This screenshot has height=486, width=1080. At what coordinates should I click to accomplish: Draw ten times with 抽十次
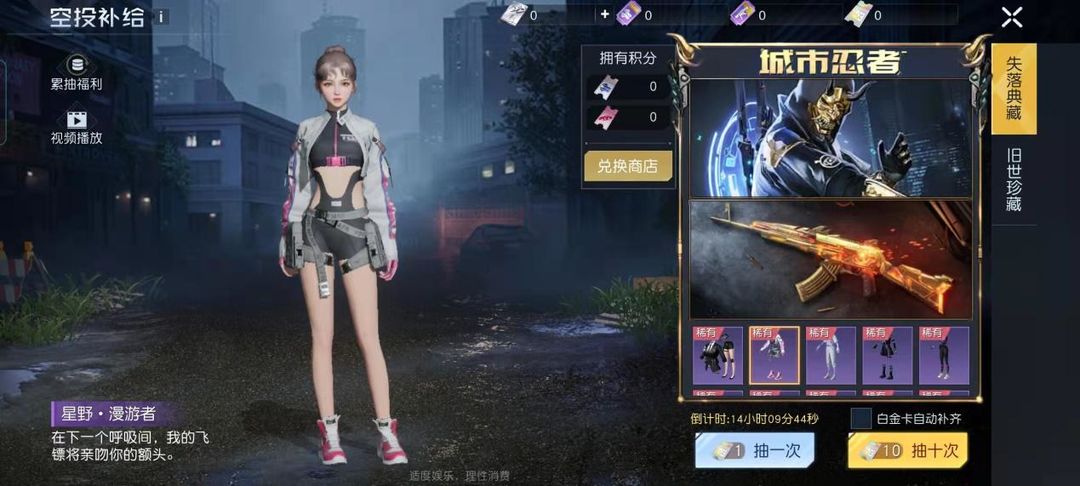(907, 450)
